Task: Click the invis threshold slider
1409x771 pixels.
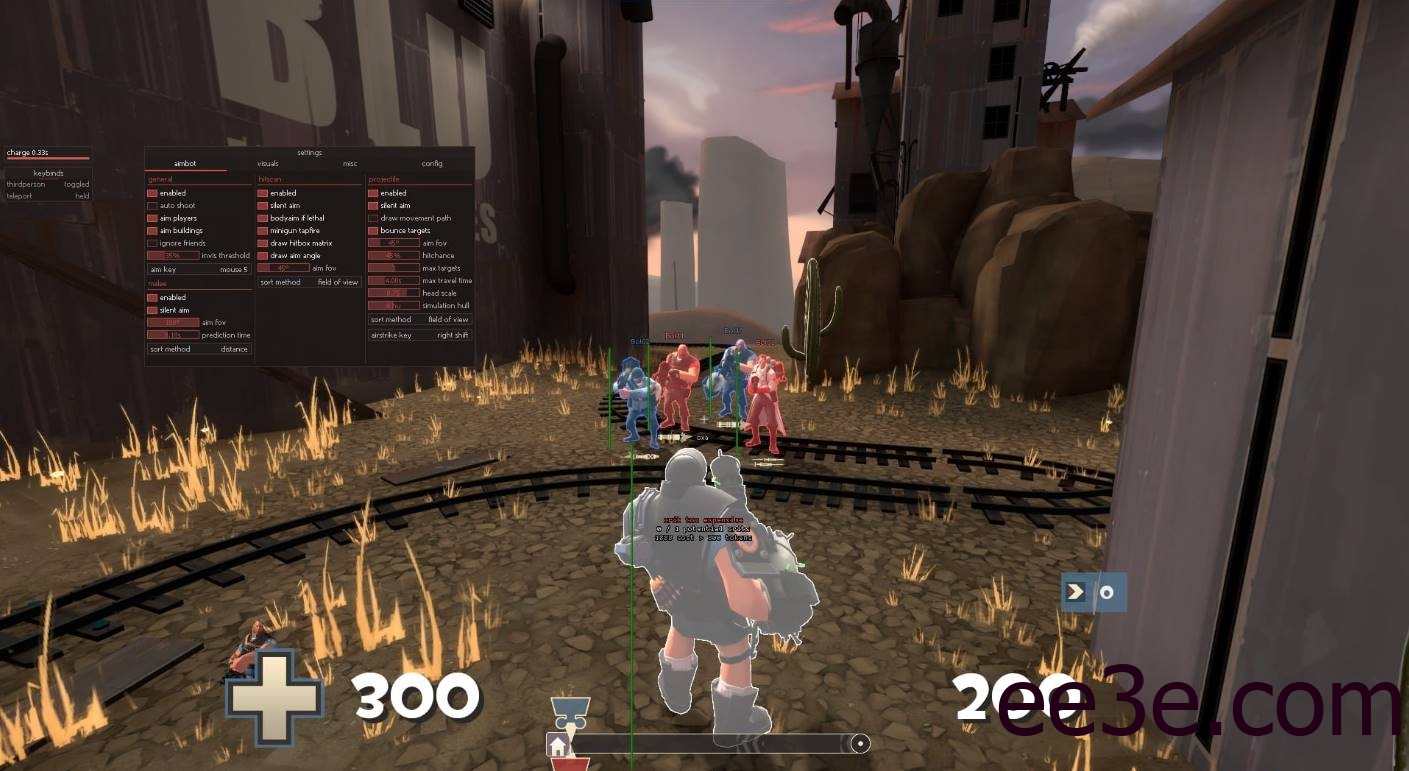Action: point(173,256)
